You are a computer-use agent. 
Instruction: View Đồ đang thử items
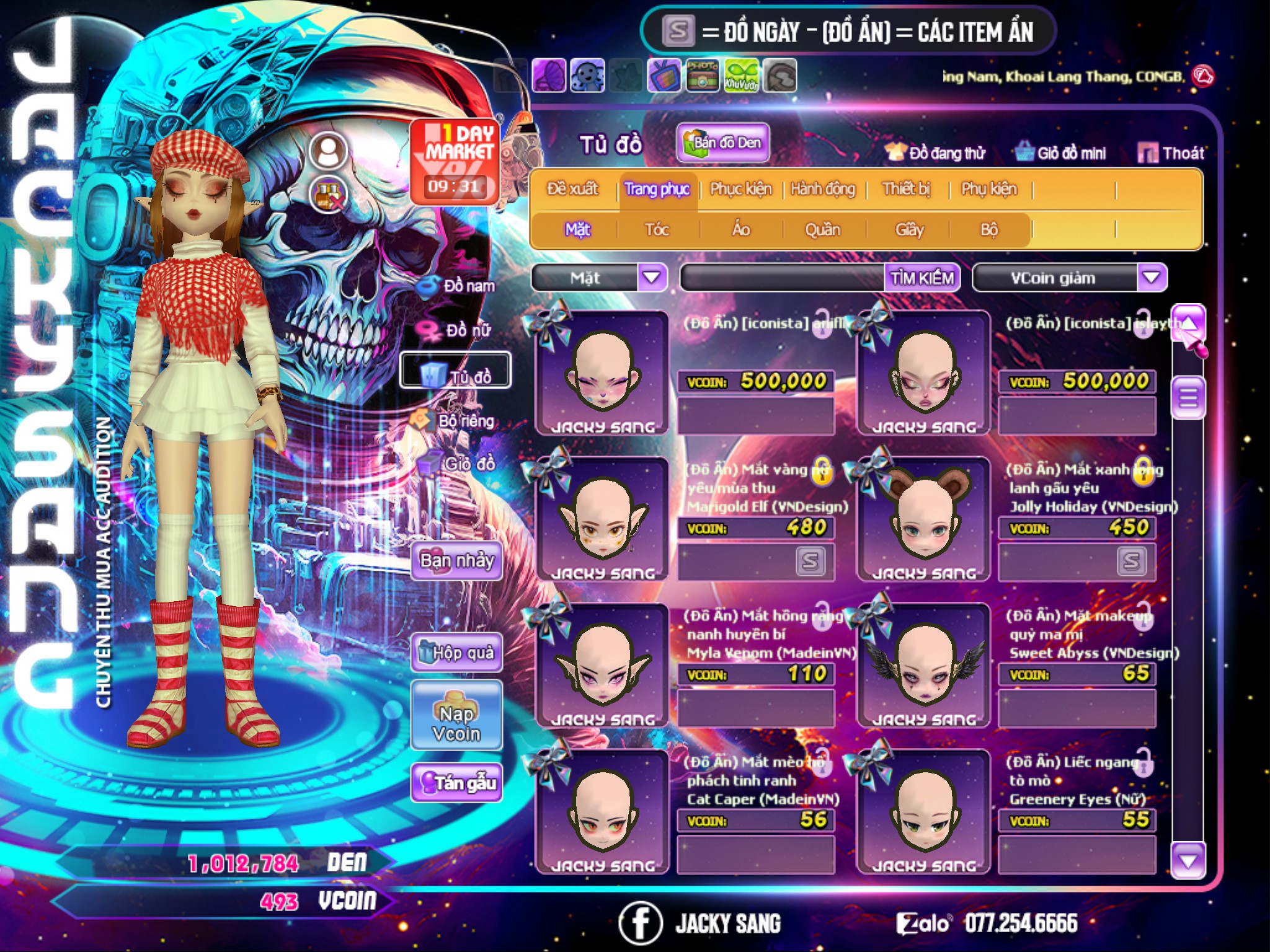click(936, 153)
